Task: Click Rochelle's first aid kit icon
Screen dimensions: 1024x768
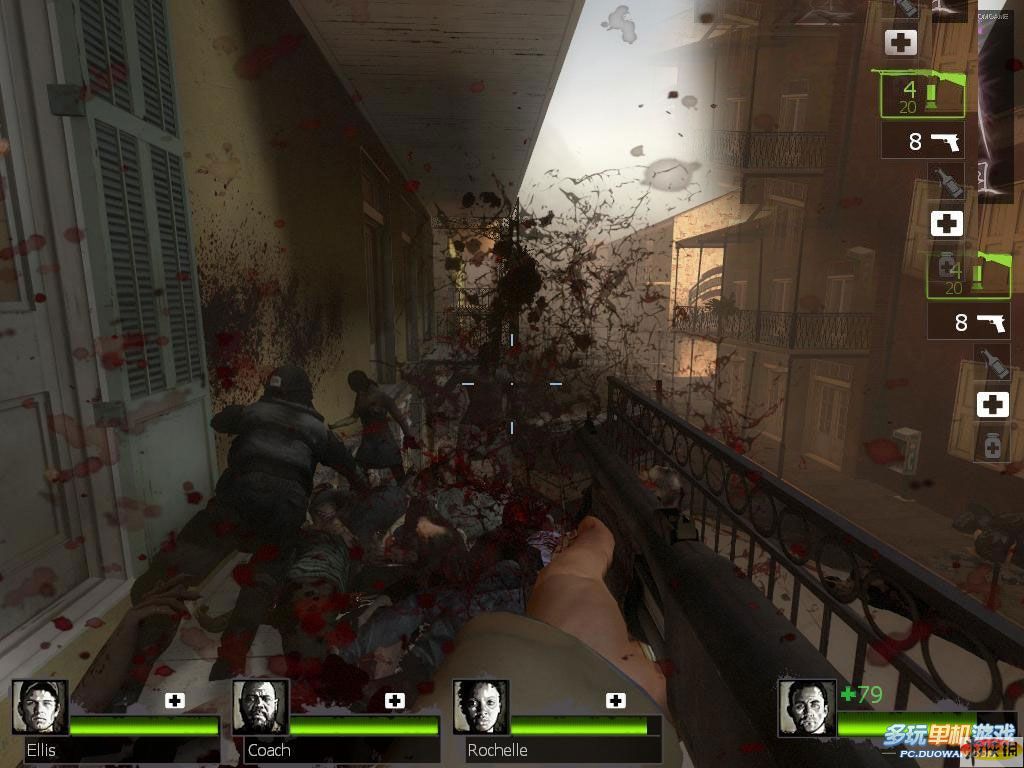Action: pos(615,700)
